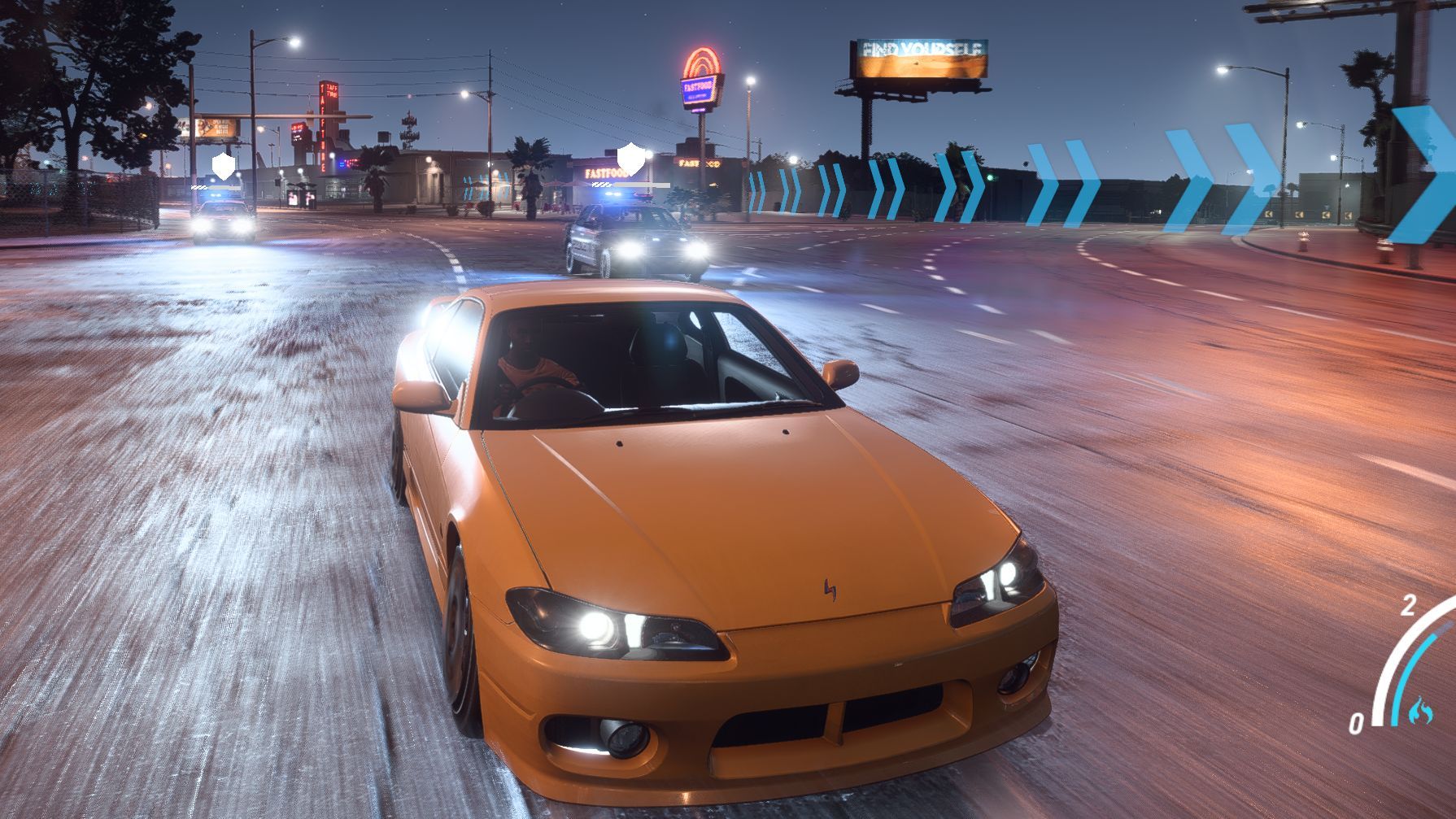Click the green traffic light near the chevrons
This screenshot has width=1456, height=819.
[990, 177]
